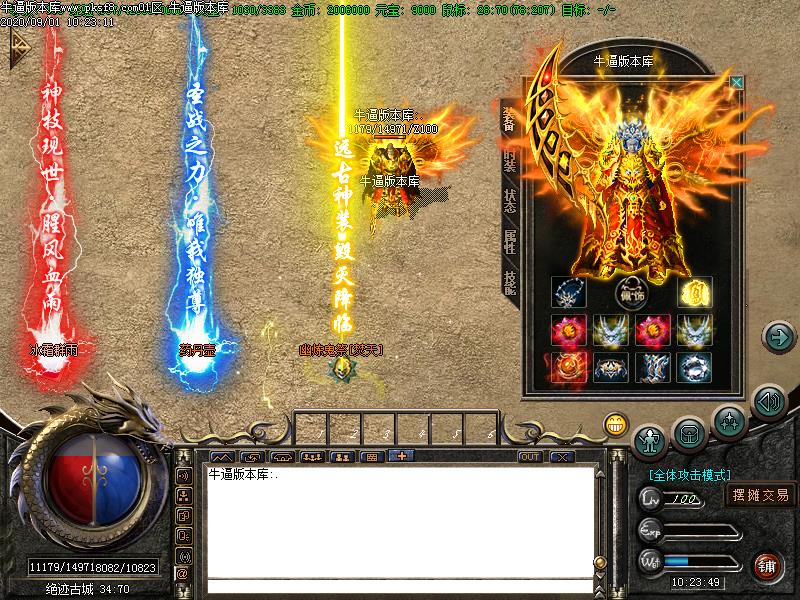
Task: Open the bag inventory round button
Action: tap(689, 432)
